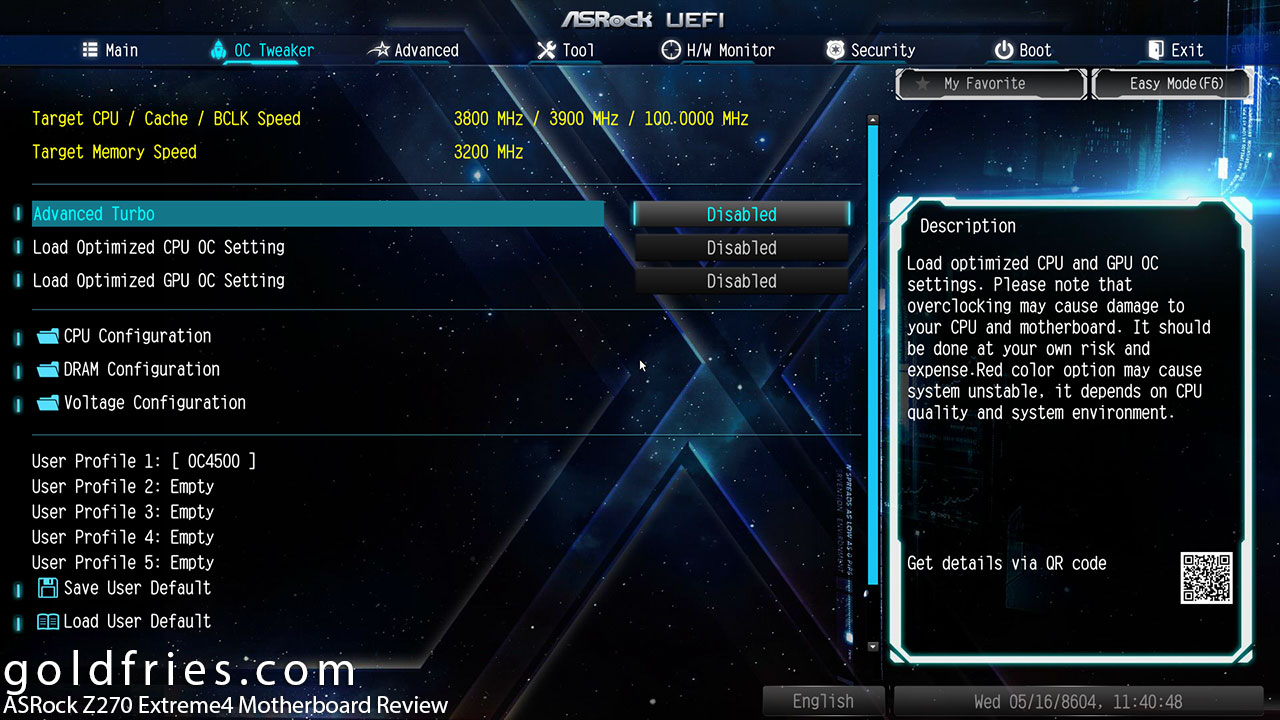The image size is (1280, 720).
Task: Change the English language setting
Action: [823, 702]
